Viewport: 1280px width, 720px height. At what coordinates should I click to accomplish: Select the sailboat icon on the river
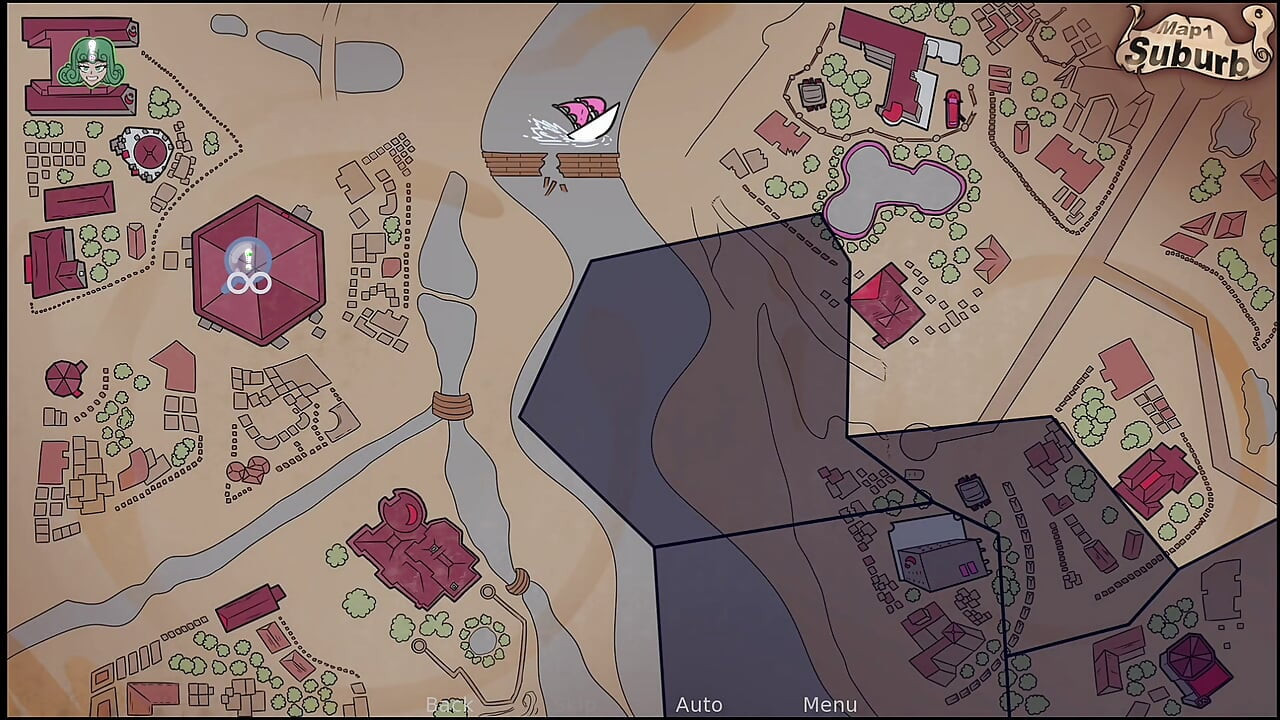[x=582, y=115]
